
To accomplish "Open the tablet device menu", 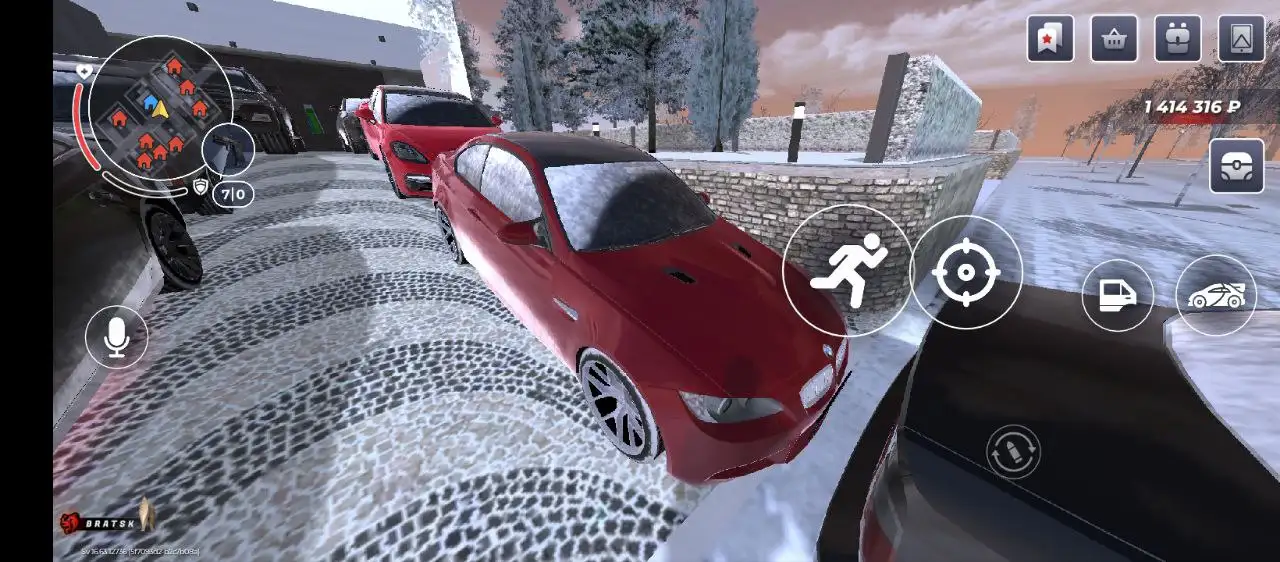I will click(x=1241, y=39).
